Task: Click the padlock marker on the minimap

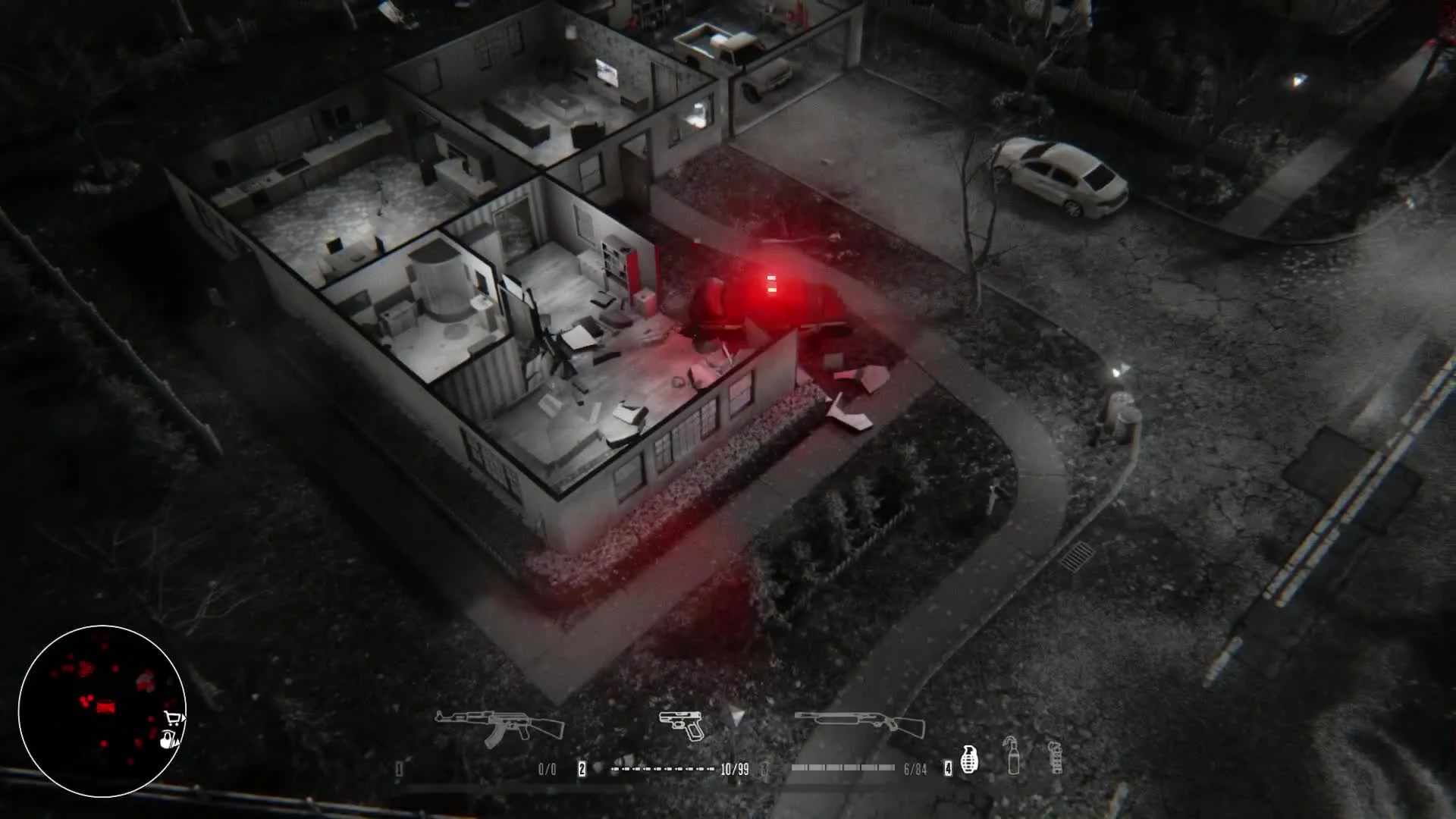Action: pos(167,739)
